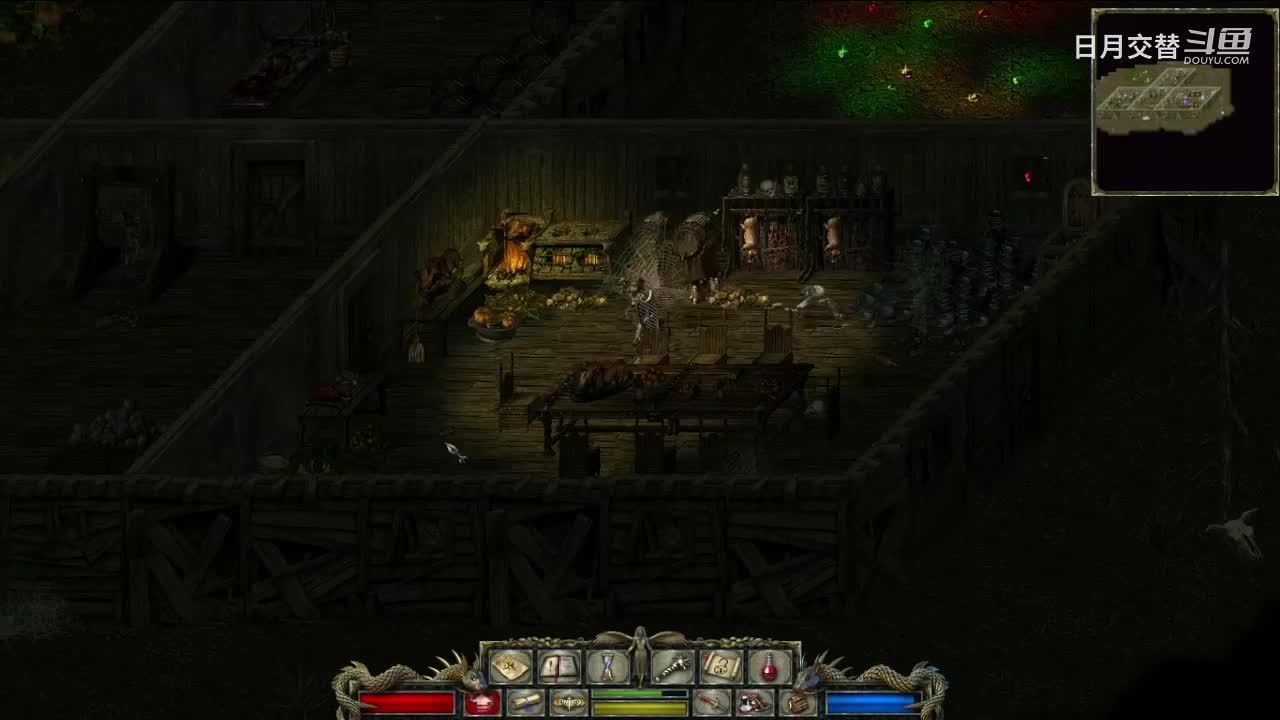Use the red potion flask icon

tap(769, 666)
